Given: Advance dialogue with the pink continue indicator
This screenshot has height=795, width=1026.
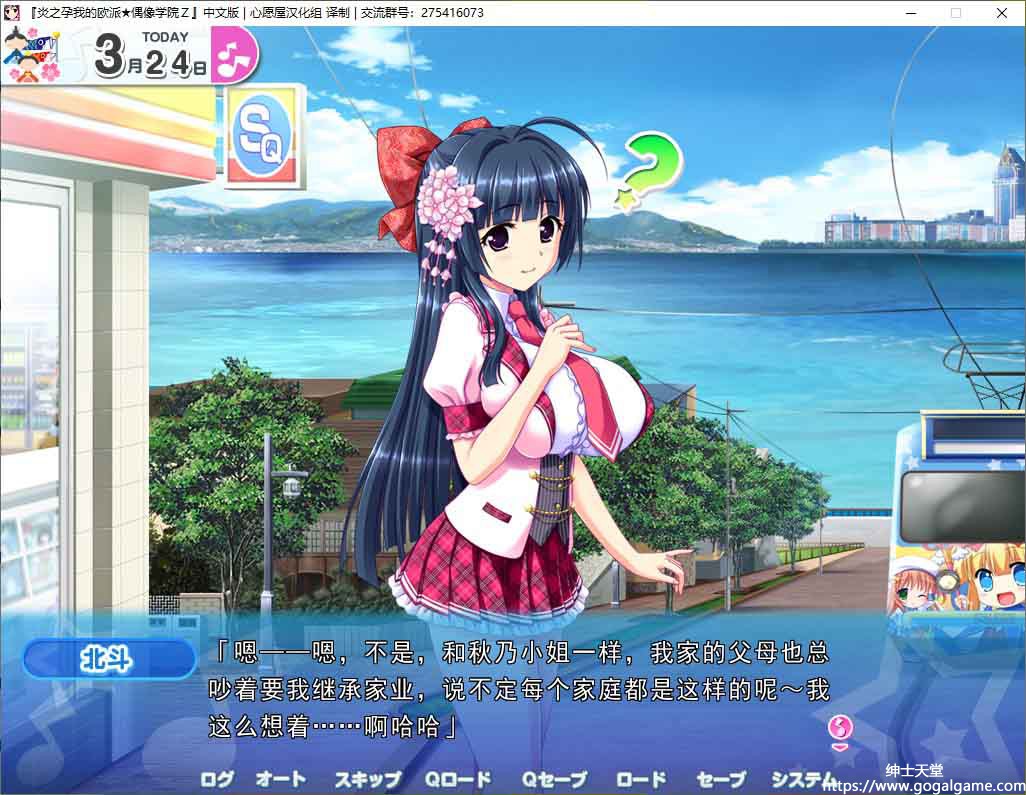Looking at the screenshot, I should [x=841, y=730].
